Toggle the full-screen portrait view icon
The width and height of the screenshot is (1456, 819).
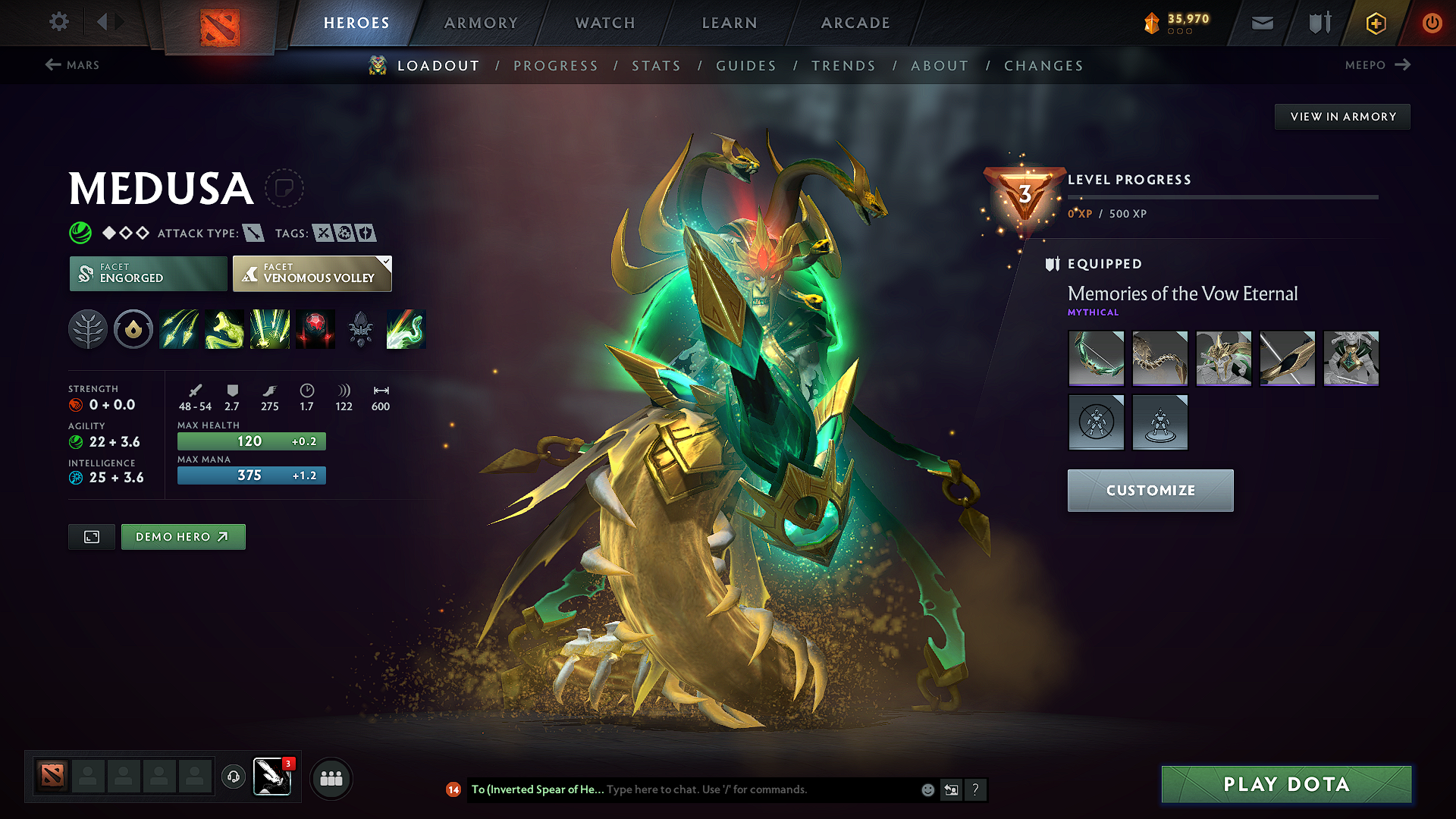91,536
